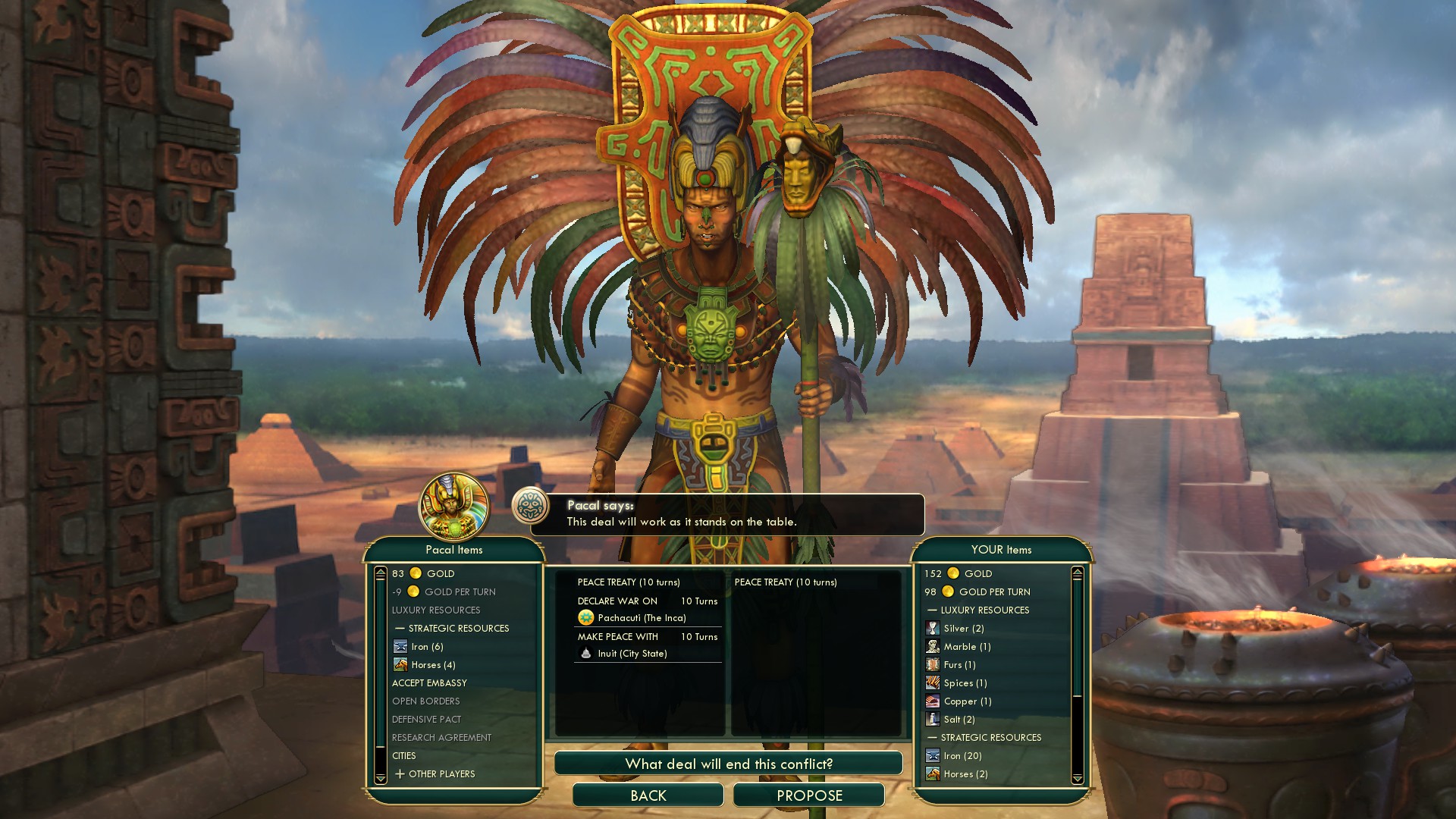
Task: Propose the current deal to Pacal
Action: point(808,795)
